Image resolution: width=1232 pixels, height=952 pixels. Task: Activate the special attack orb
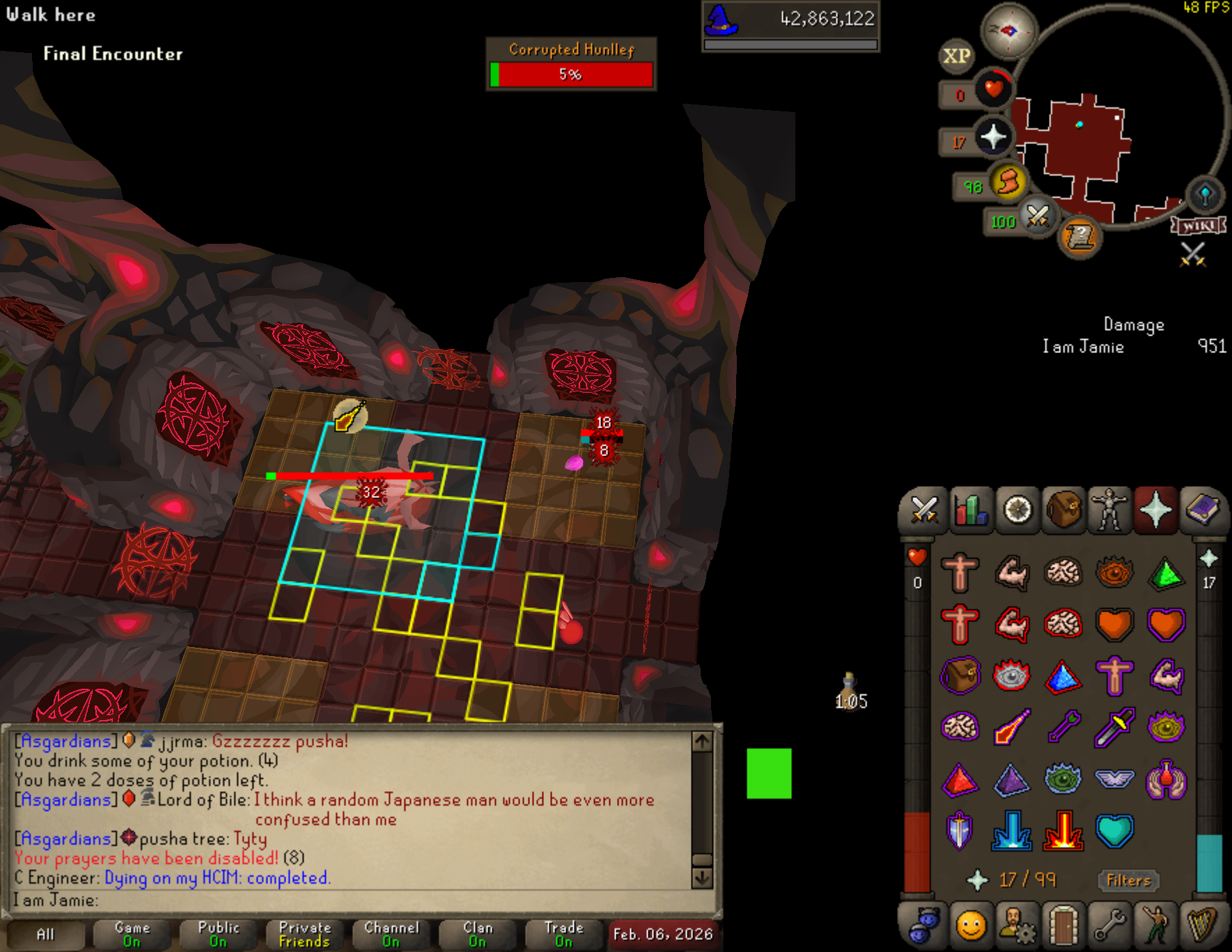tap(1038, 217)
